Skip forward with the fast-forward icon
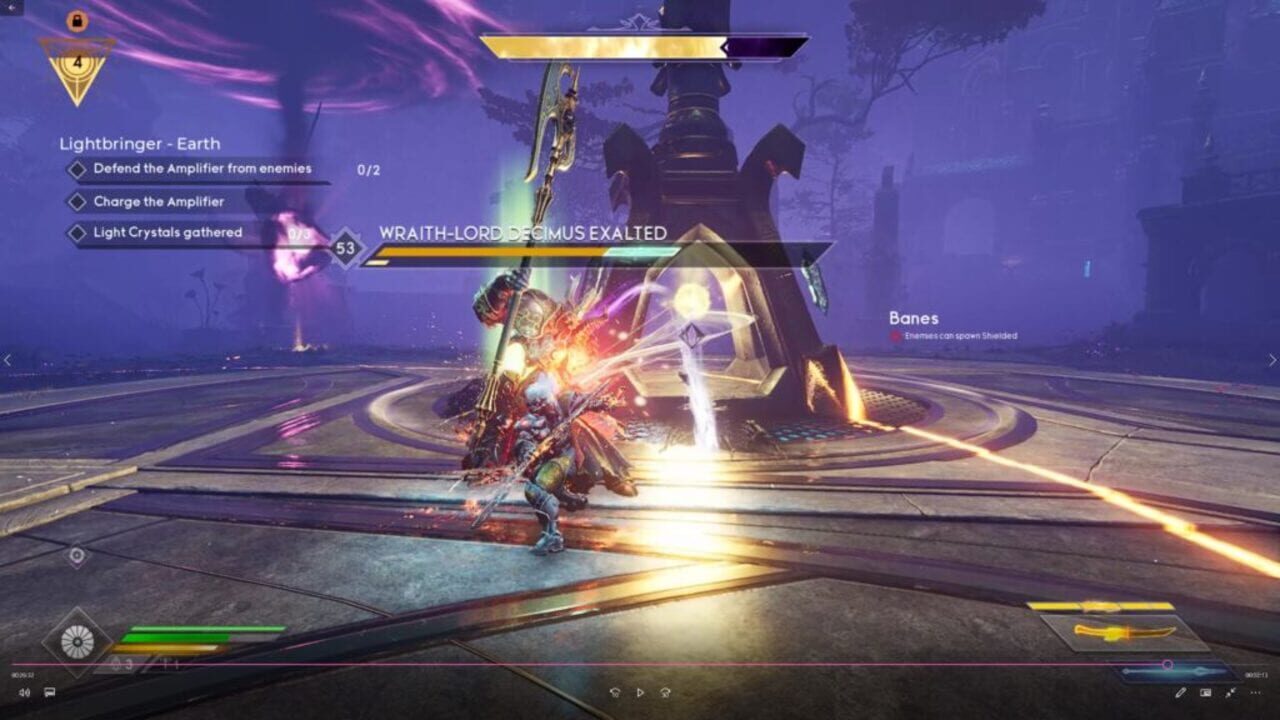The width and height of the screenshot is (1280, 720). coord(666,691)
